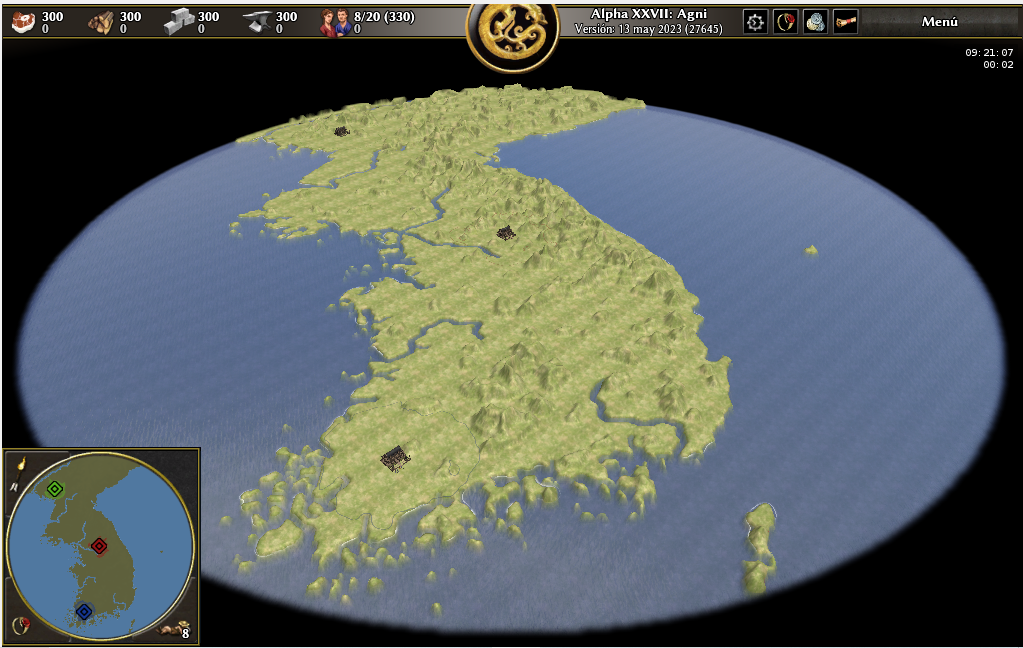
Task: Jump to blue player marker on minimap
Action: 84,611
